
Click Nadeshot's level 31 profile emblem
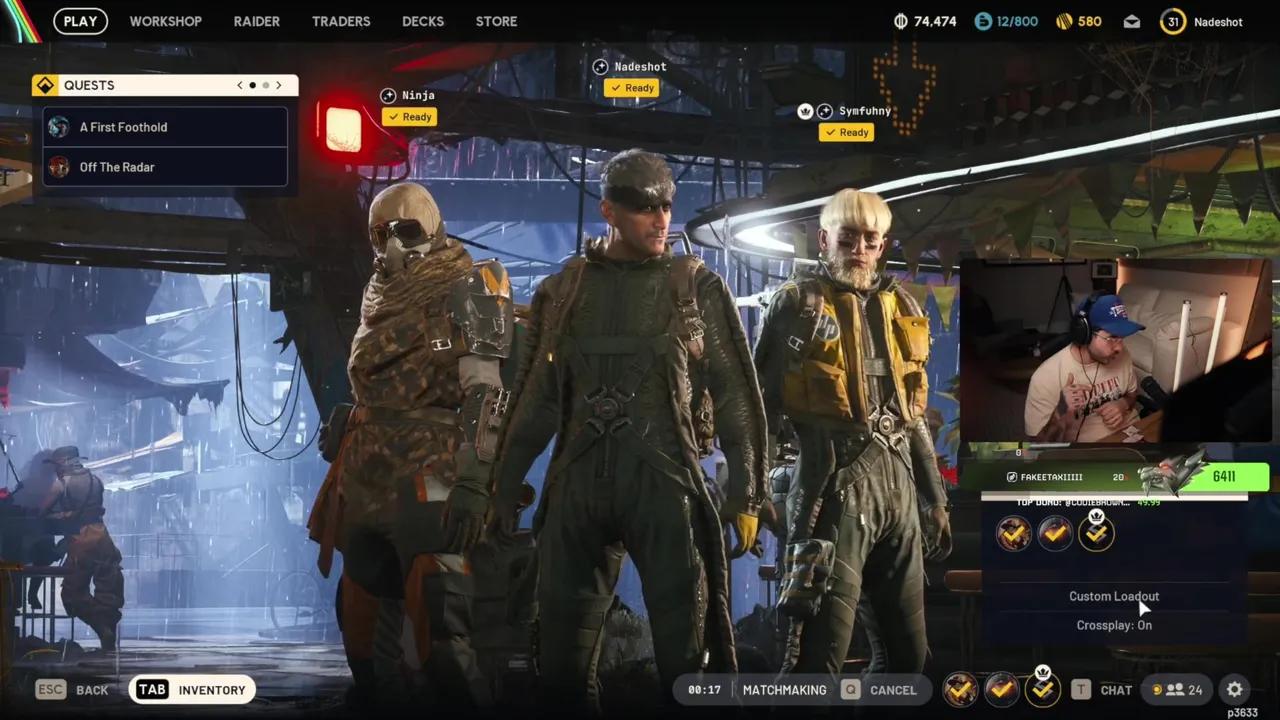click(x=1172, y=21)
